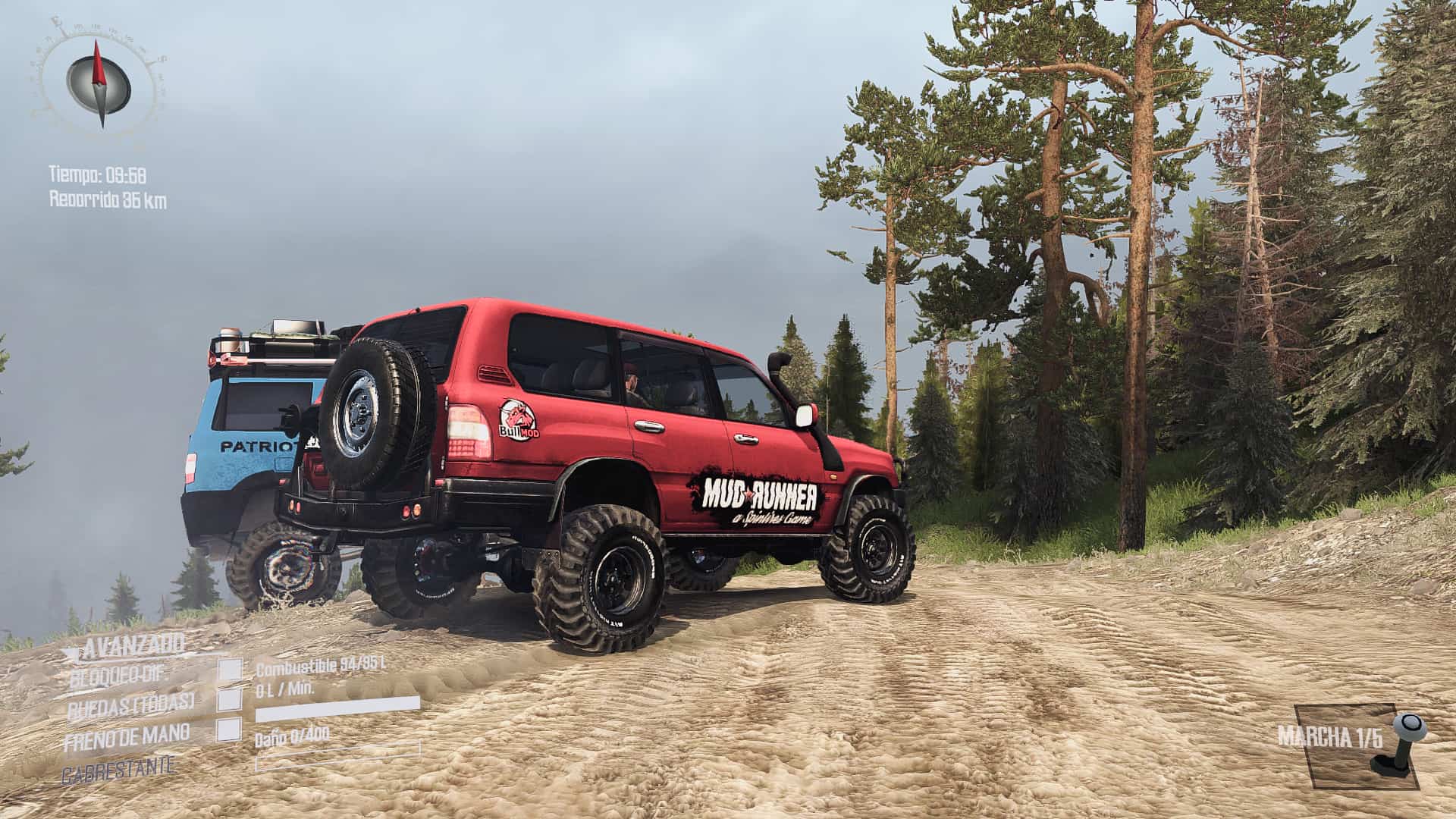Select the Cabrestante winch option
Image resolution: width=1456 pixels, height=819 pixels.
click(119, 766)
